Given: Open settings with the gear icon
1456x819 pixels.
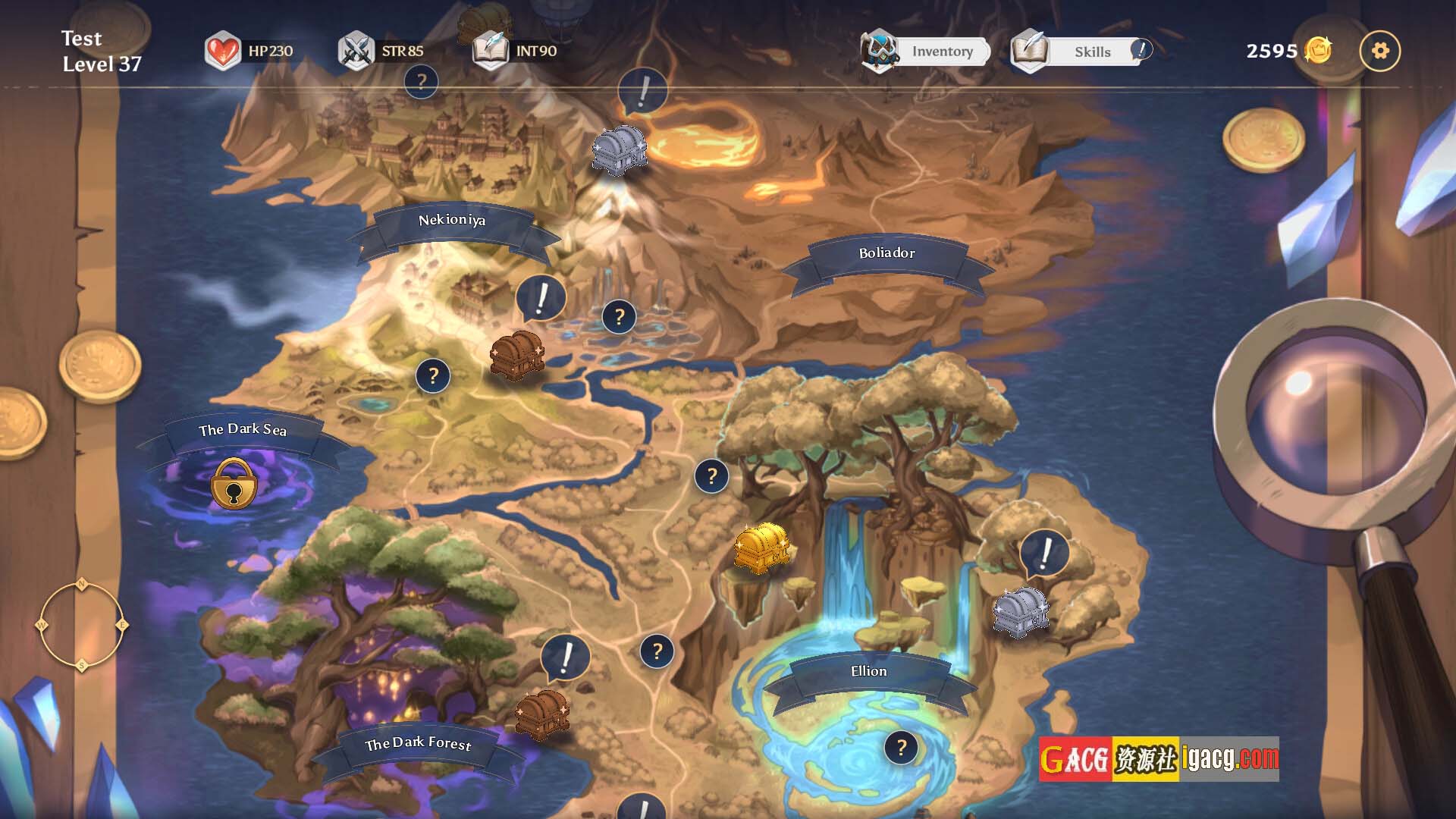Looking at the screenshot, I should (x=1380, y=51).
